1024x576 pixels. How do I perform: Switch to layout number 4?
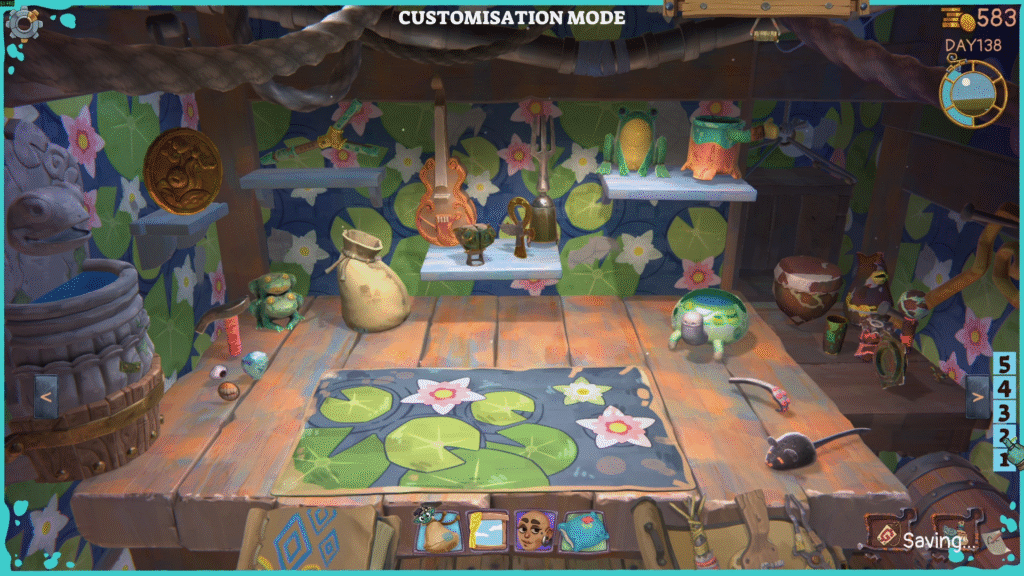(1004, 389)
